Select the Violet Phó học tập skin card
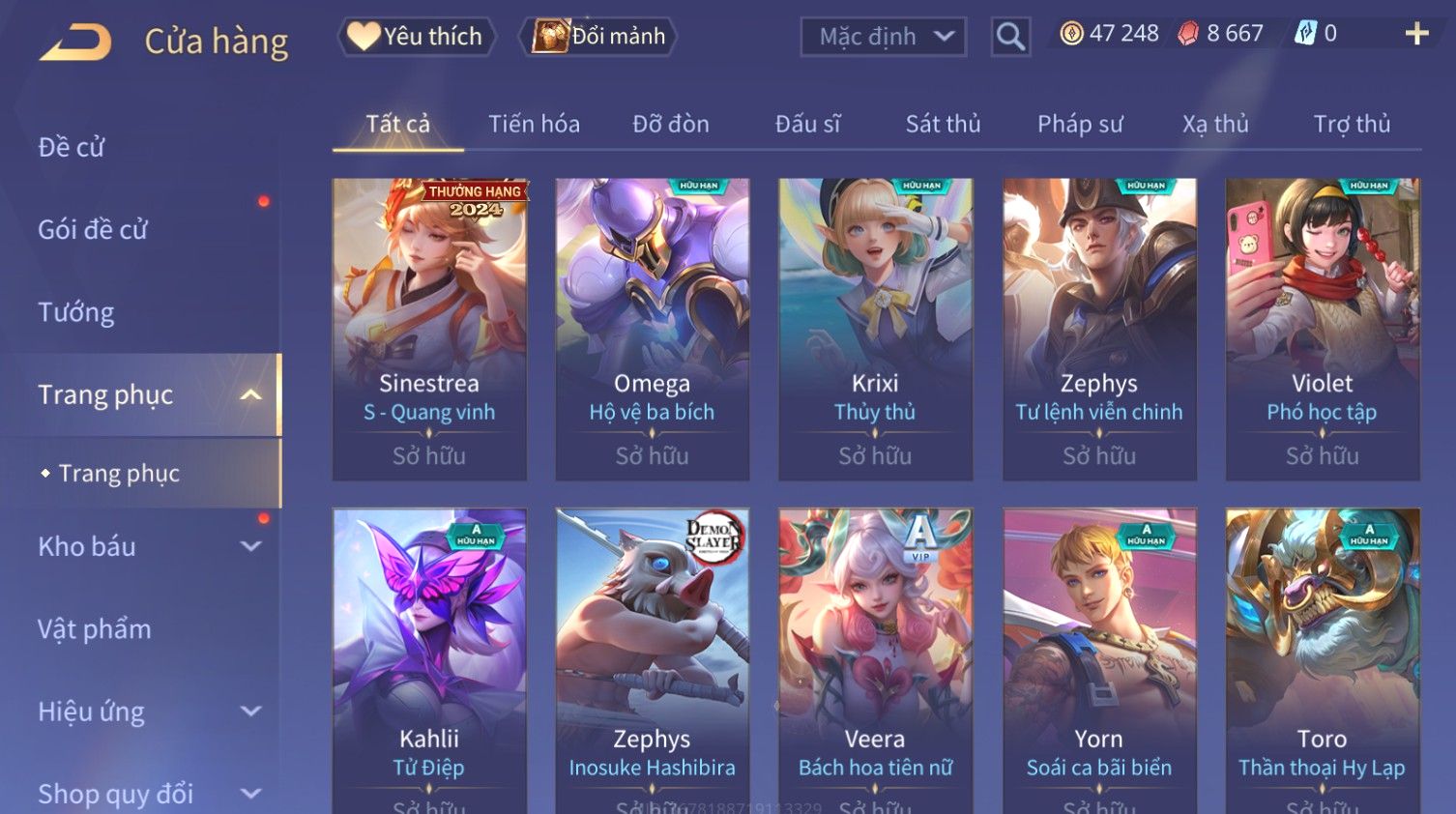Screen dimensions: 1456x814 coord(1322,329)
